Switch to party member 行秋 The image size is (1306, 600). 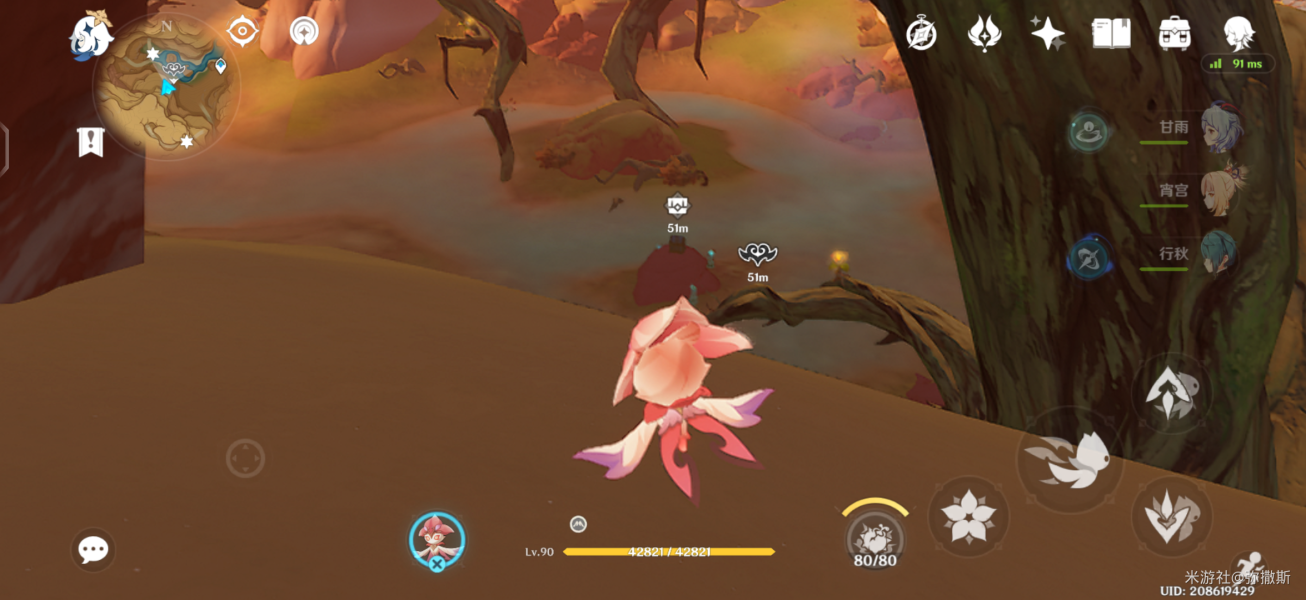1219,253
